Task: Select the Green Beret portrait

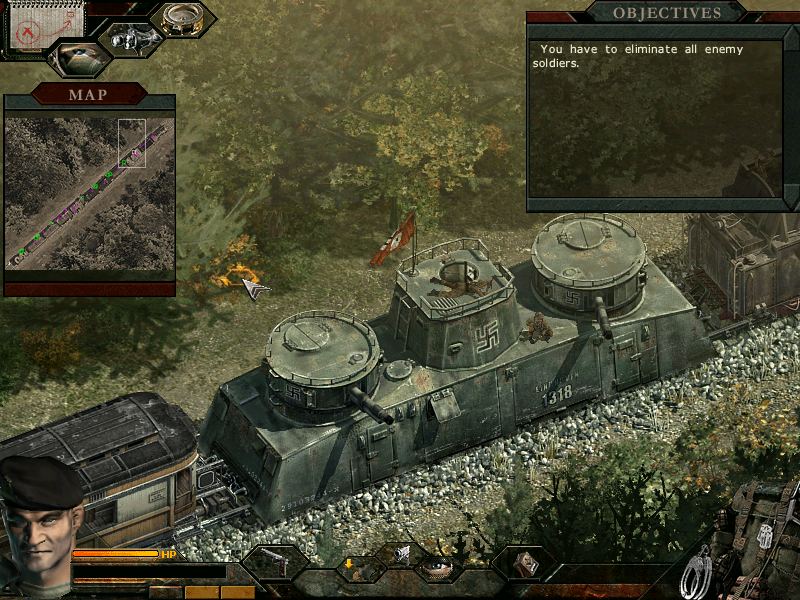Action: click(x=42, y=522)
